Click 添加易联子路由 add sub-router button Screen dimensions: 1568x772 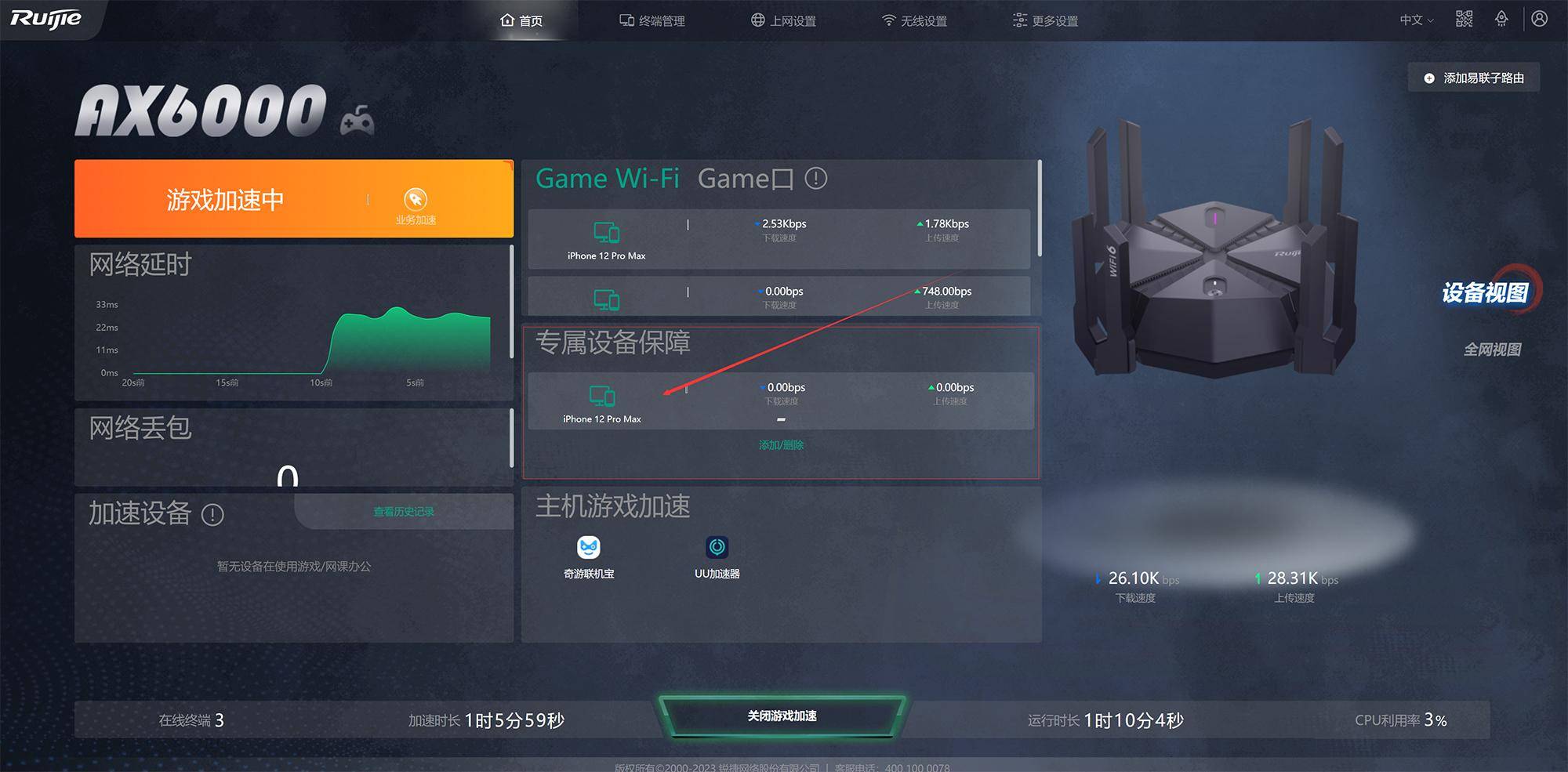(1474, 78)
